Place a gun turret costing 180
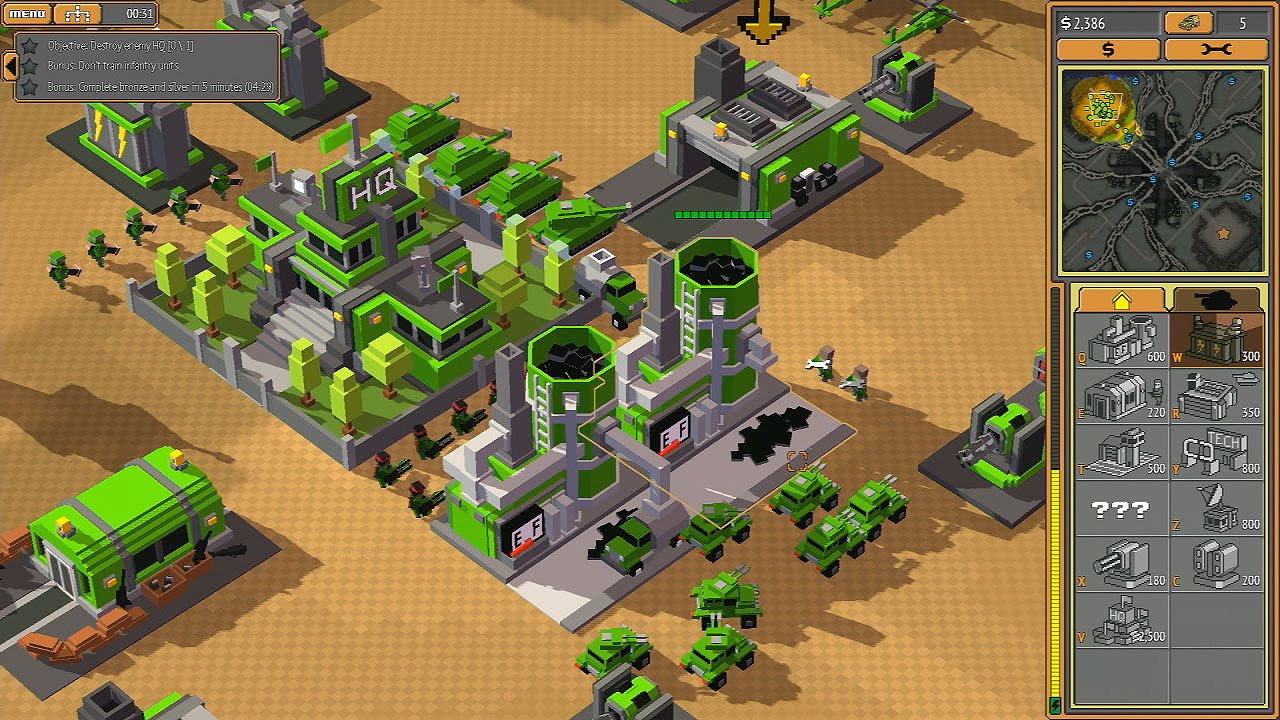 (x=1121, y=566)
